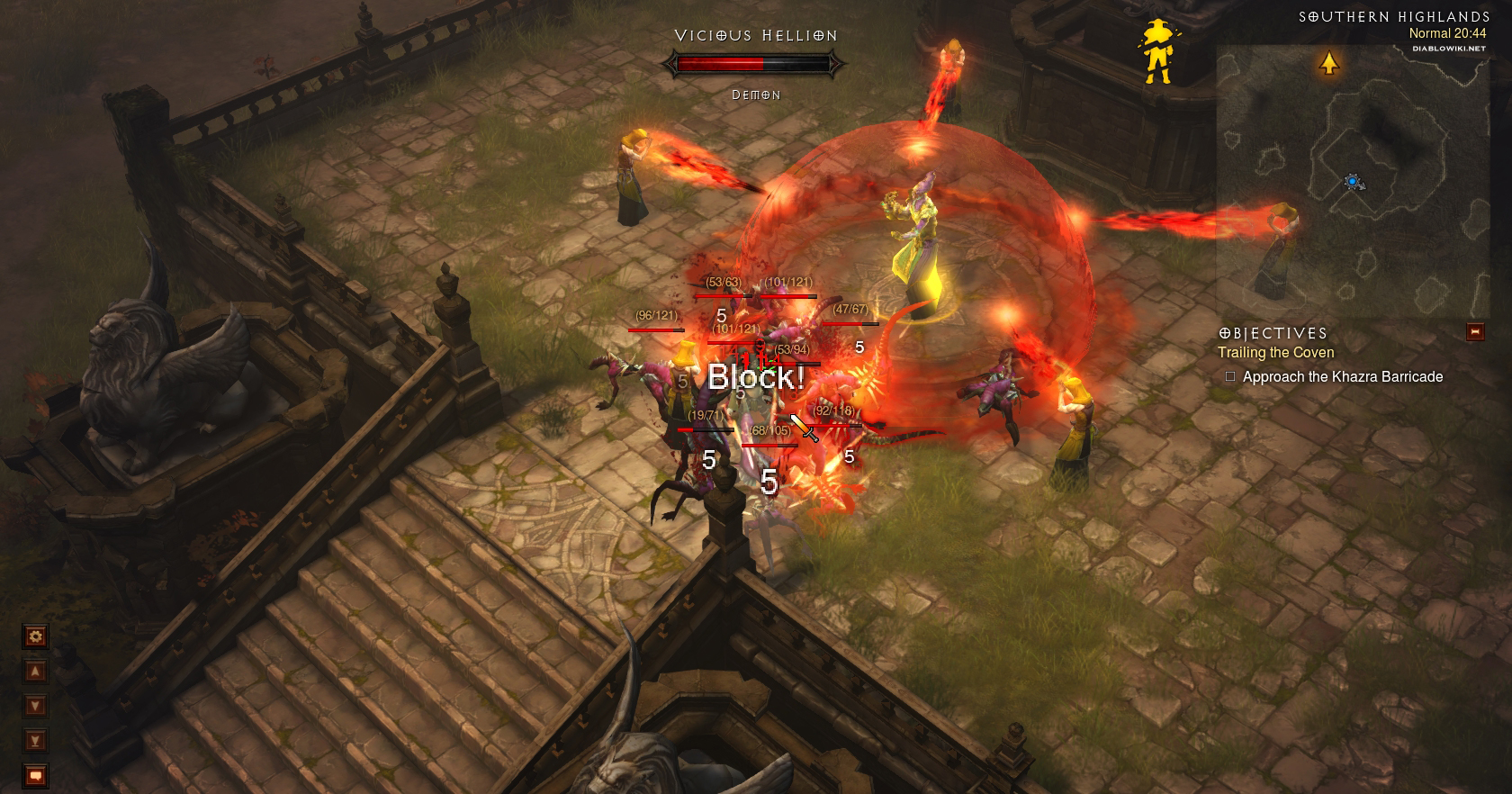Viewport: 1512px width, 794px height.
Task: Jump to bottom of chat log
Action: (35, 741)
